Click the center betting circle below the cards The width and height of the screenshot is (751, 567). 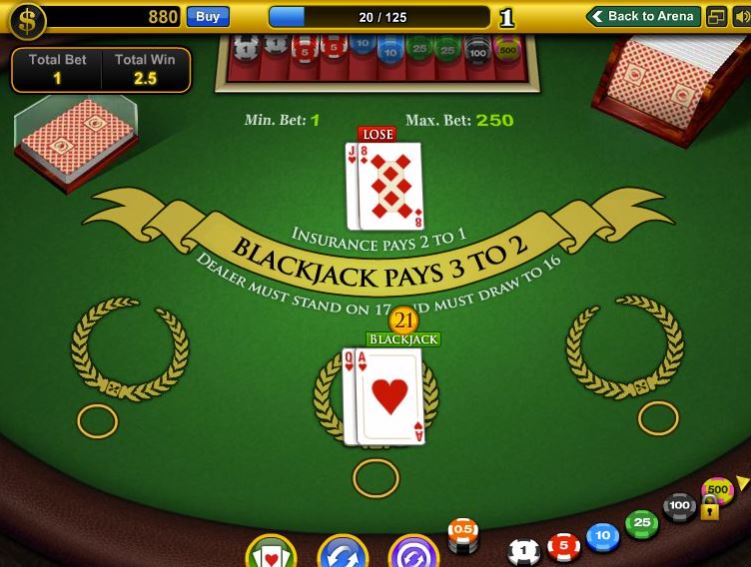click(x=376, y=478)
